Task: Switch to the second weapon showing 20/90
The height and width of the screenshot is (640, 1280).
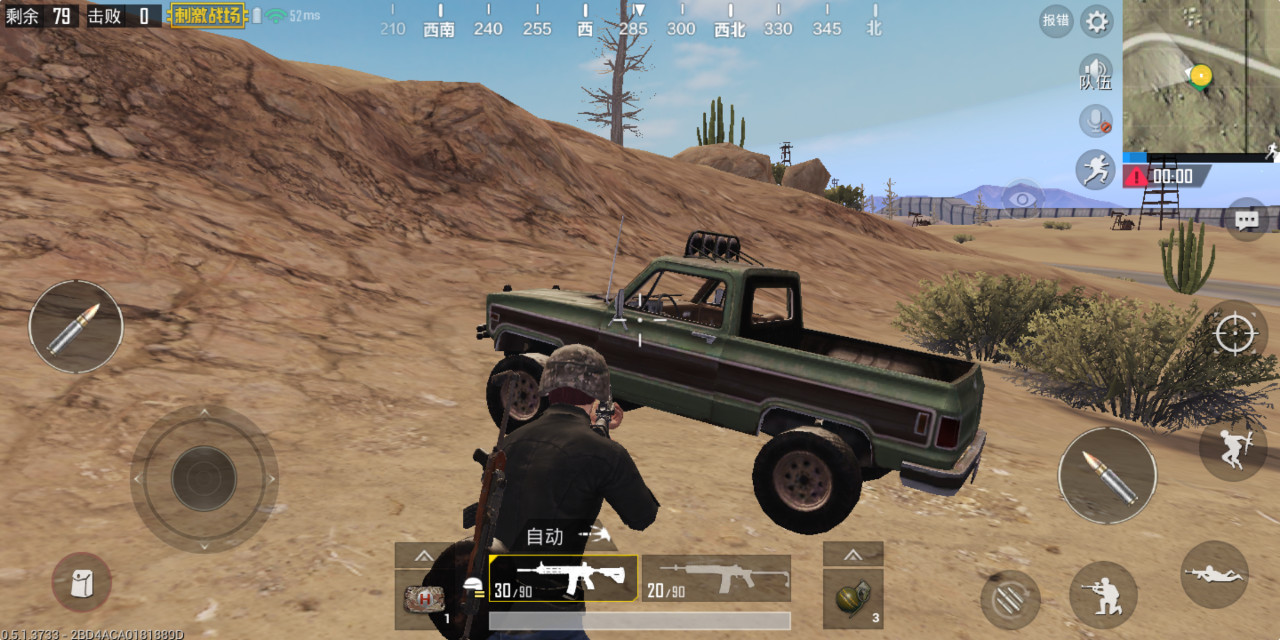Action: tap(716, 579)
